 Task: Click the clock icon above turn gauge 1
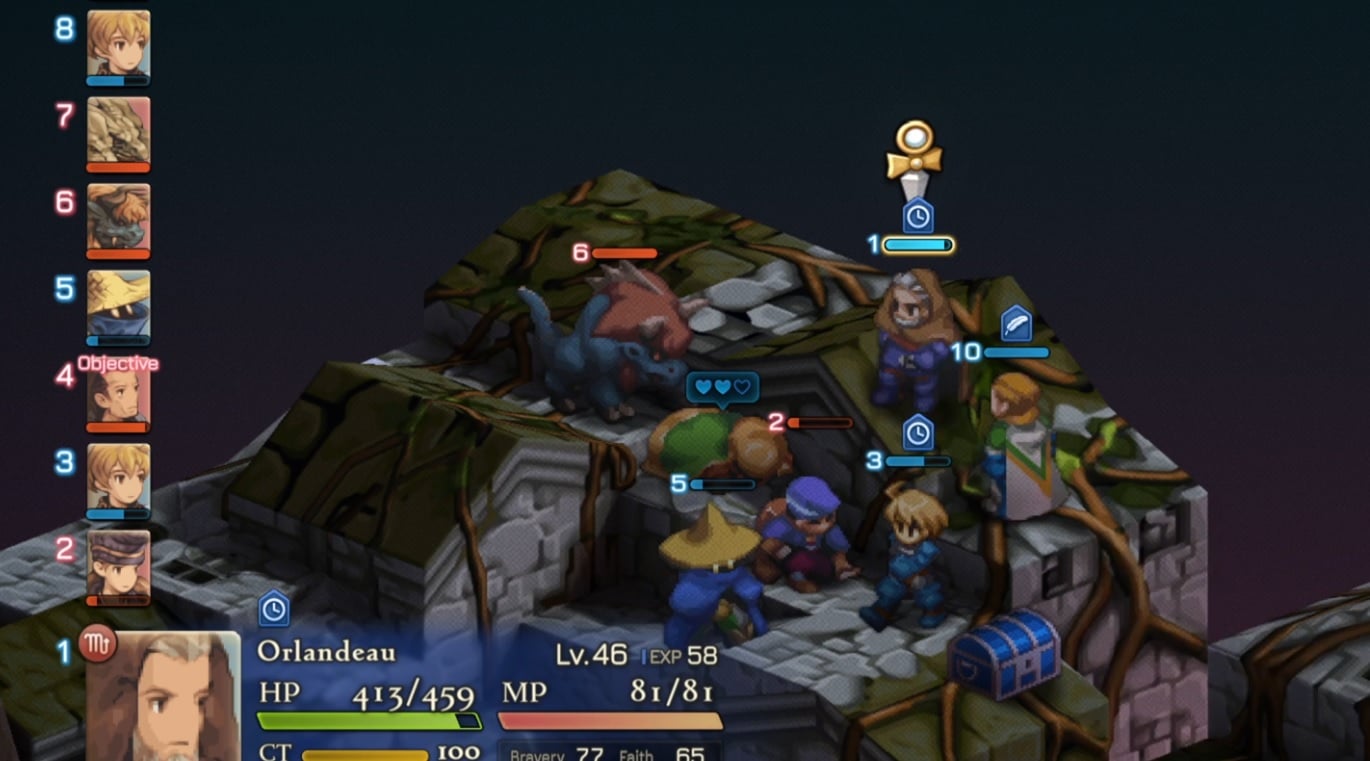(915, 213)
